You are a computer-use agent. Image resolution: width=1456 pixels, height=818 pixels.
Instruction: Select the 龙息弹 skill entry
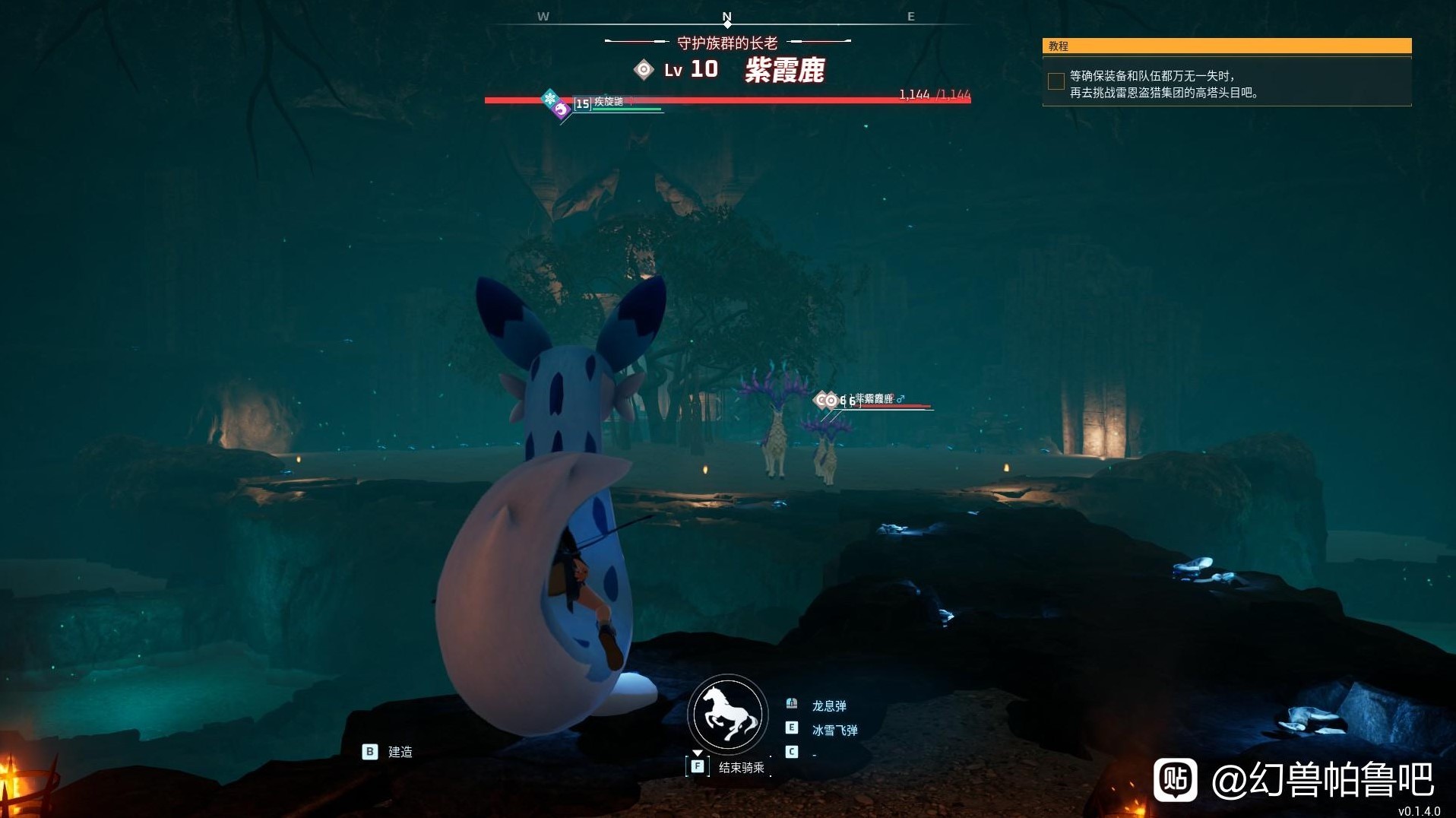[828, 706]
